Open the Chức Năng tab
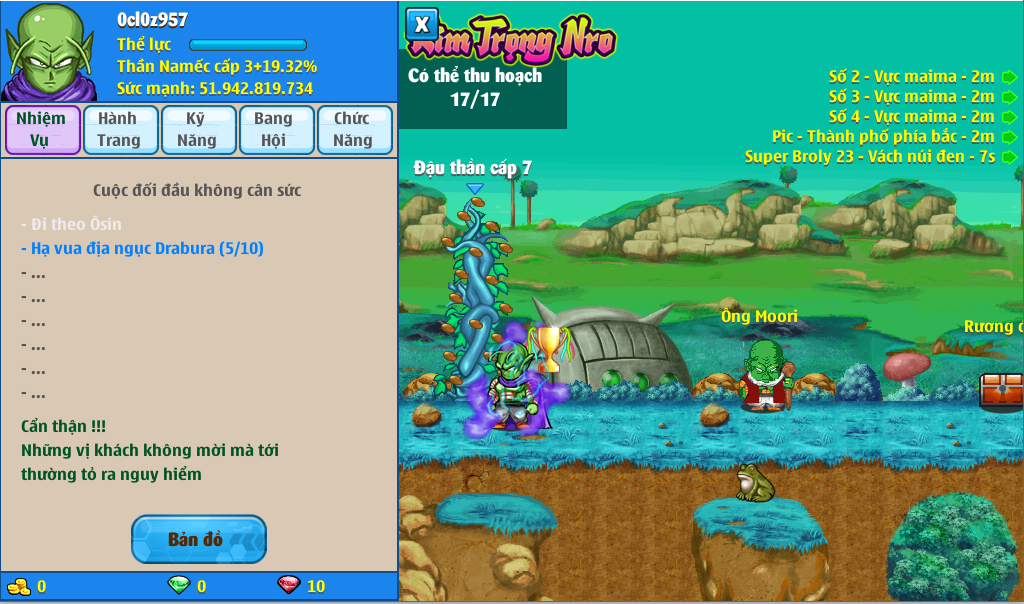 pos(353,130)
